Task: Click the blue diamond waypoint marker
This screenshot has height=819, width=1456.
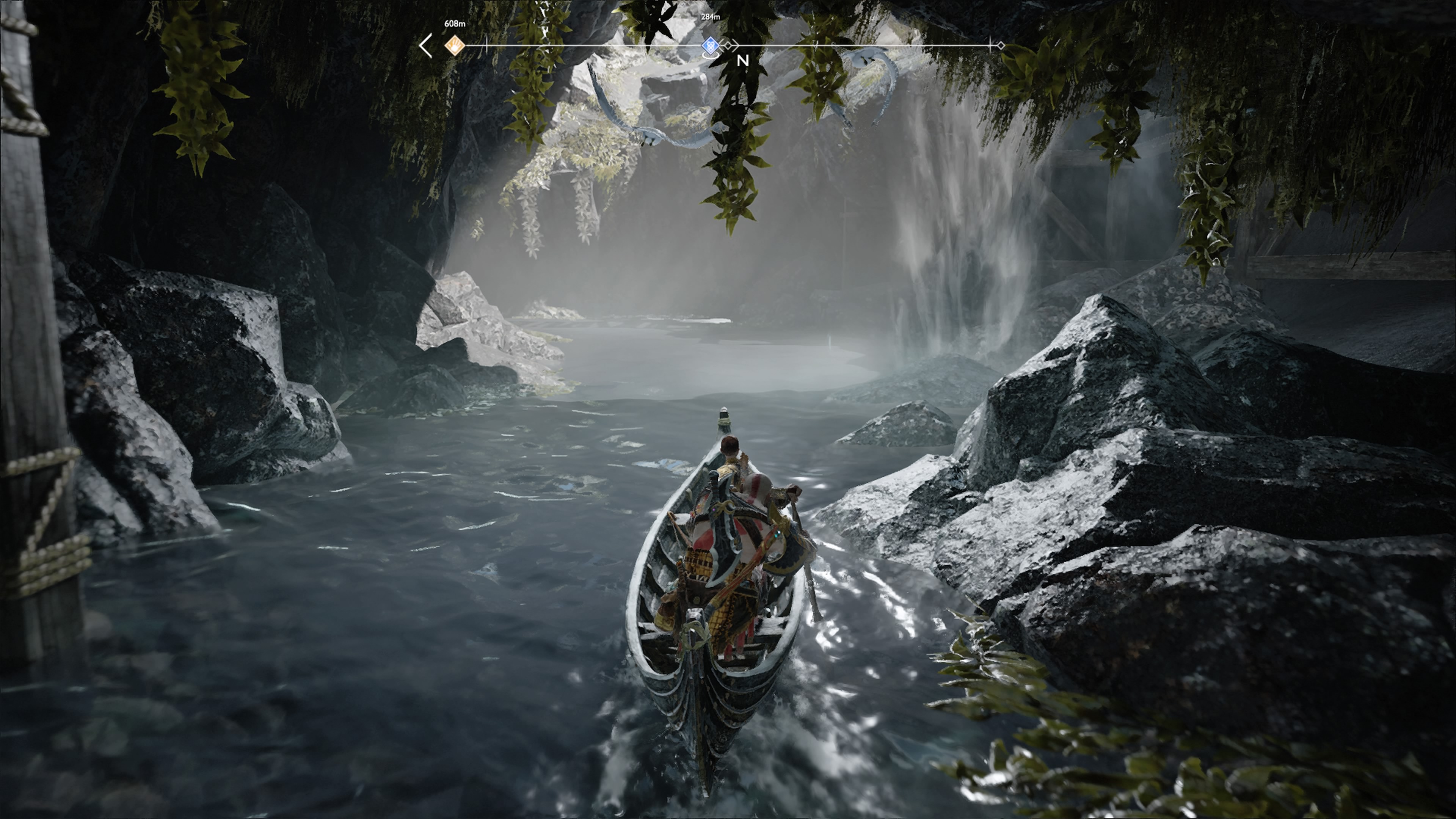Action: coord(710,45)
